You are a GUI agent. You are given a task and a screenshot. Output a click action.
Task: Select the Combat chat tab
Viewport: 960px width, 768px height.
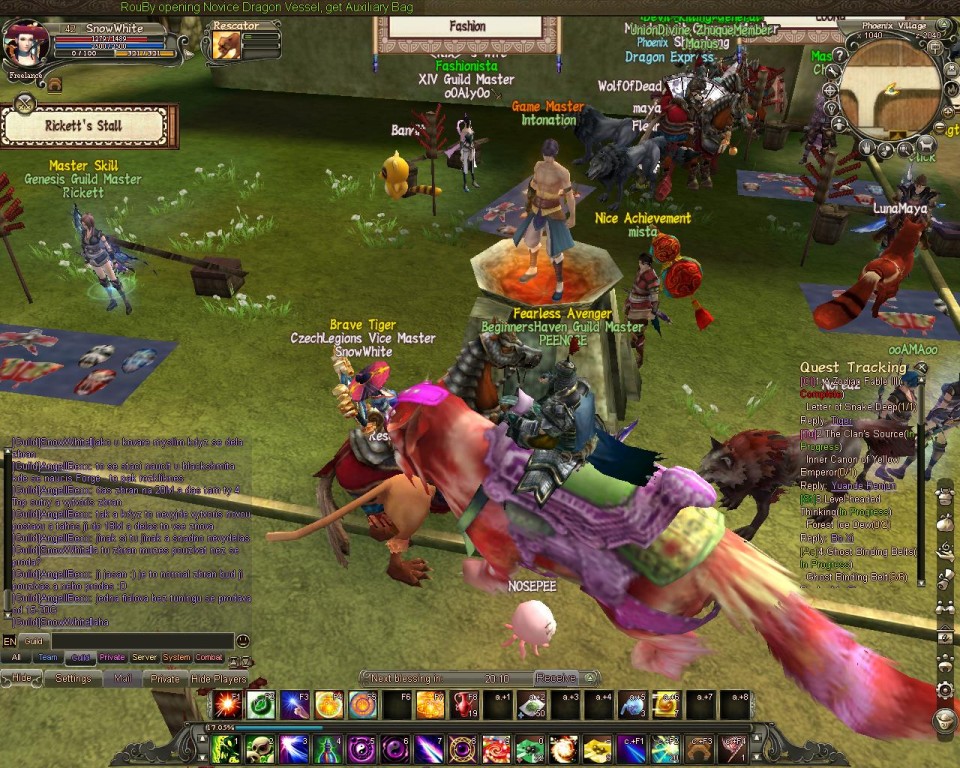(x=209, y=657)
